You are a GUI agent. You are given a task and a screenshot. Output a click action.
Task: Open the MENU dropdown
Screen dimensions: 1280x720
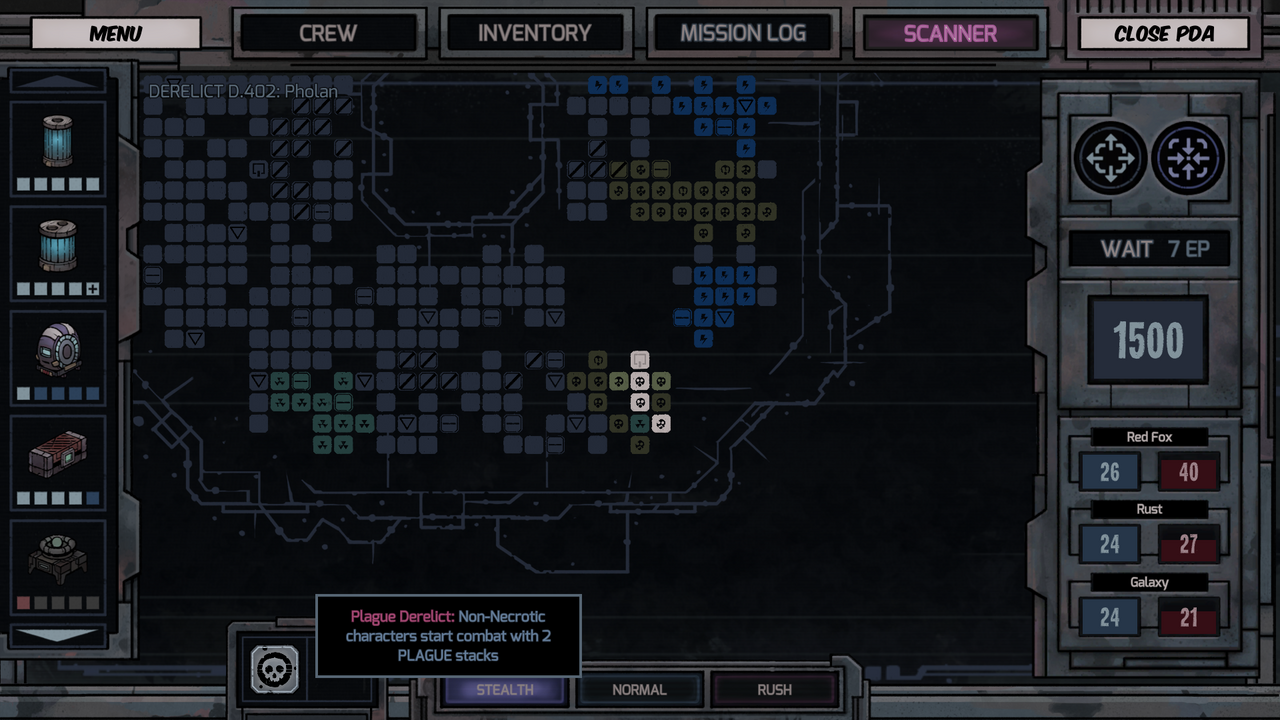coord(114,33)
